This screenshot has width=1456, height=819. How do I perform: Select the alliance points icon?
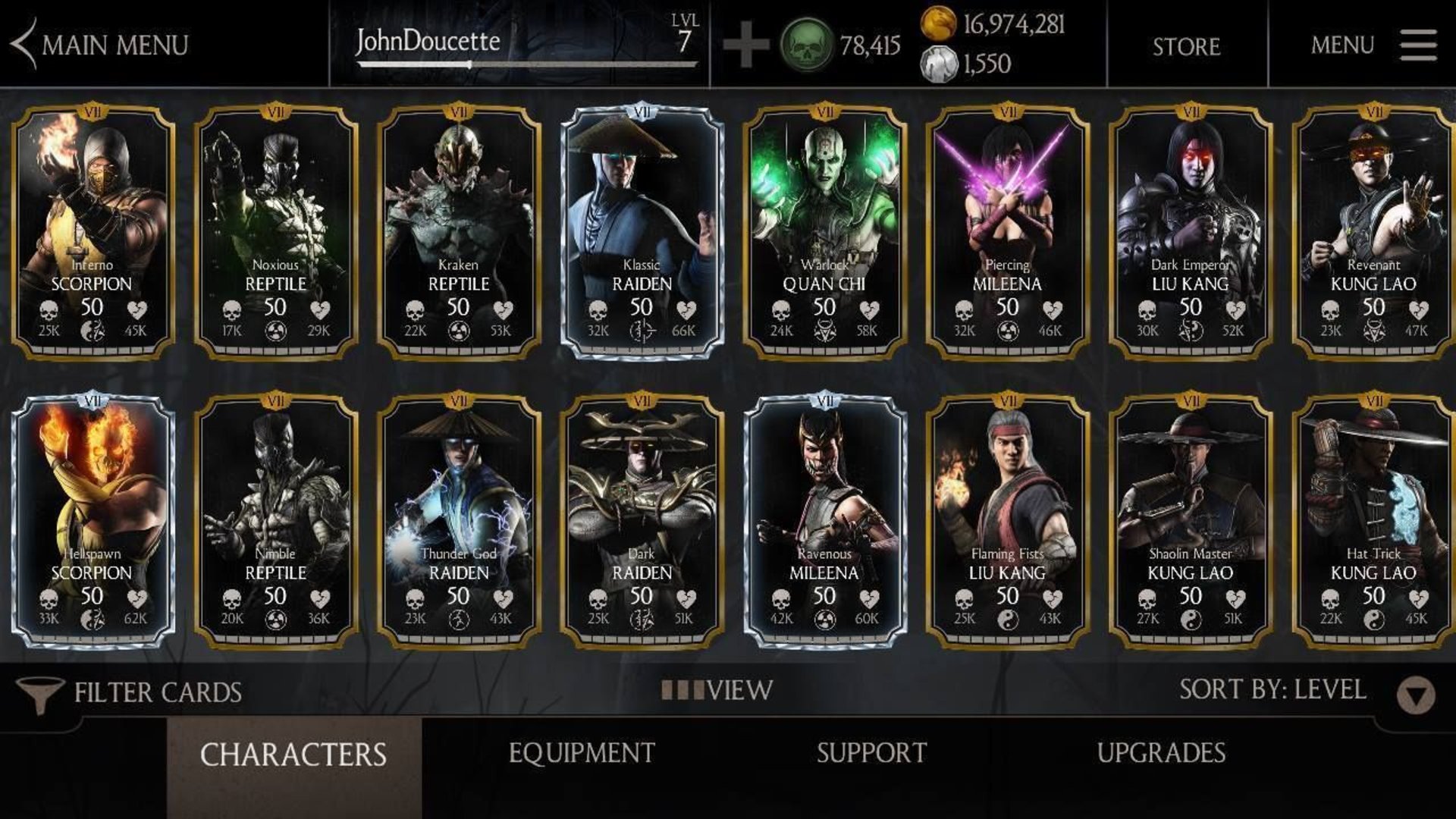pyautogui.click(x=940, y=64)
